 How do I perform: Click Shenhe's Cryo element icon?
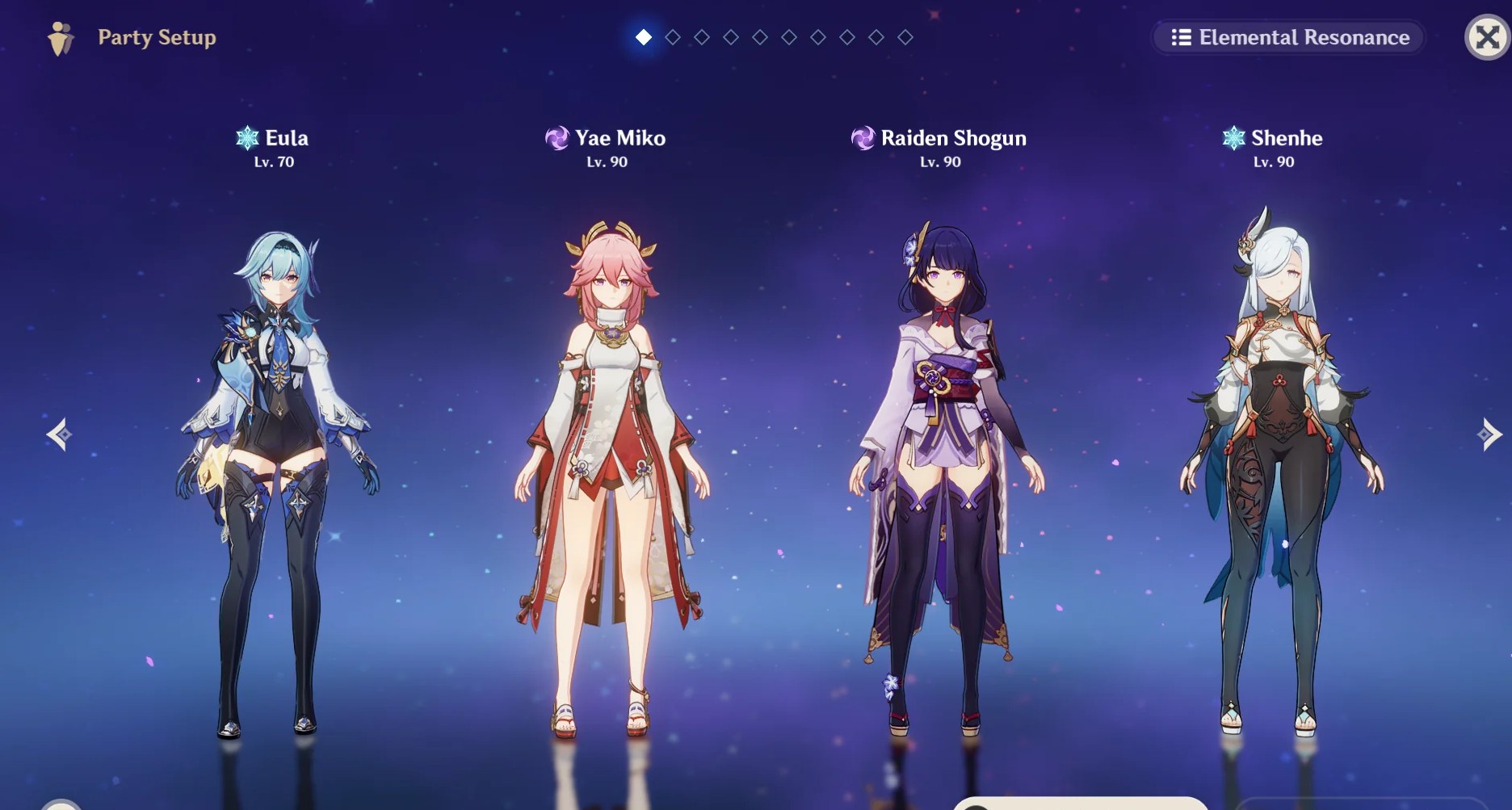click(x=1233, y=138)
